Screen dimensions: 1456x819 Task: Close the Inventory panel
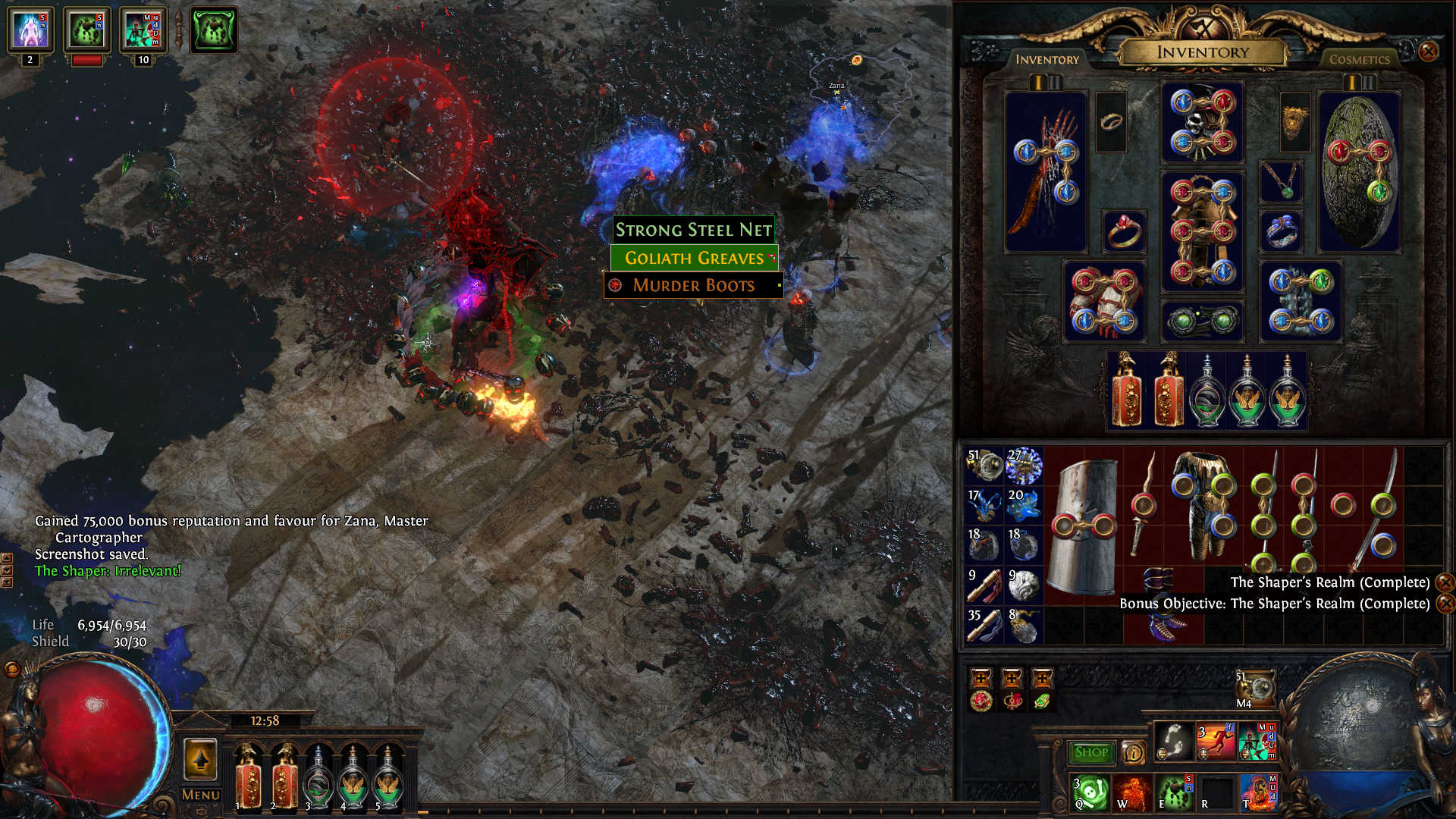point(1428,52)
